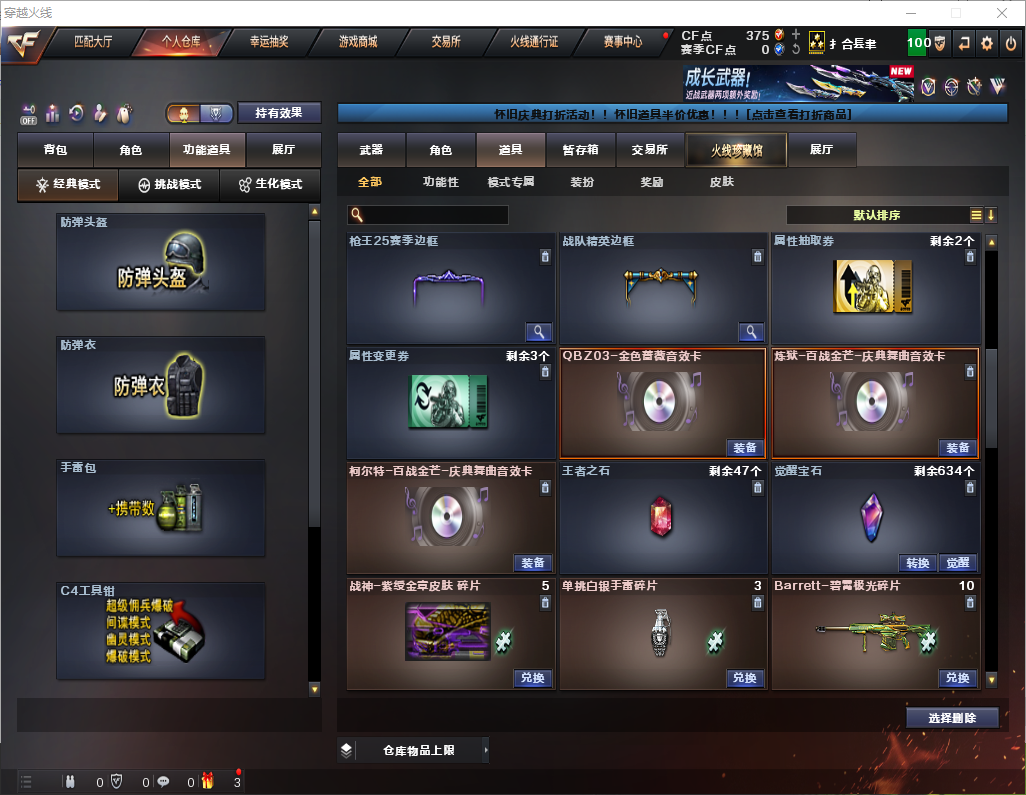Open the 游戏商城 game shop
This screenshot has height=795, width=1026.
(357, 43)
